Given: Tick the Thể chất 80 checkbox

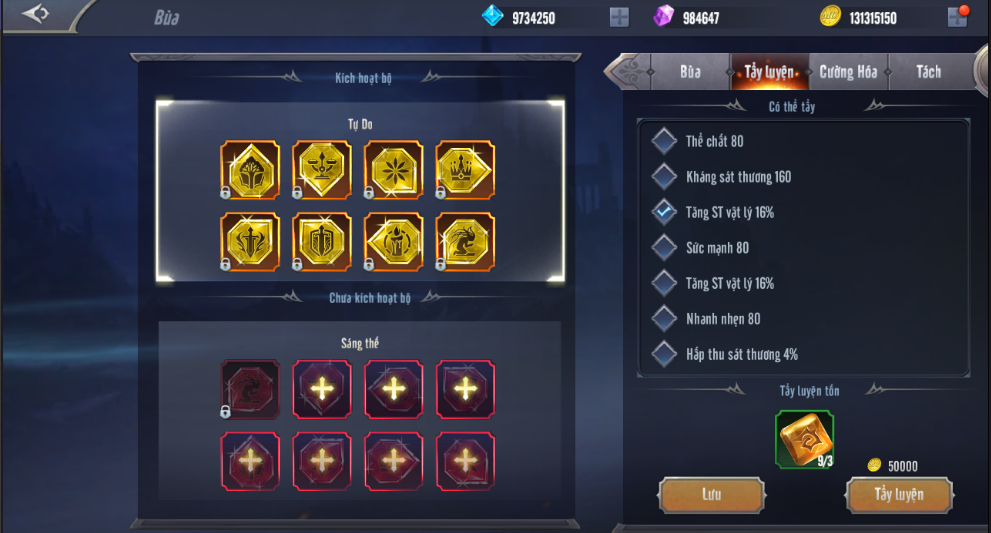Looking at the screenshot, I should 664,141.
